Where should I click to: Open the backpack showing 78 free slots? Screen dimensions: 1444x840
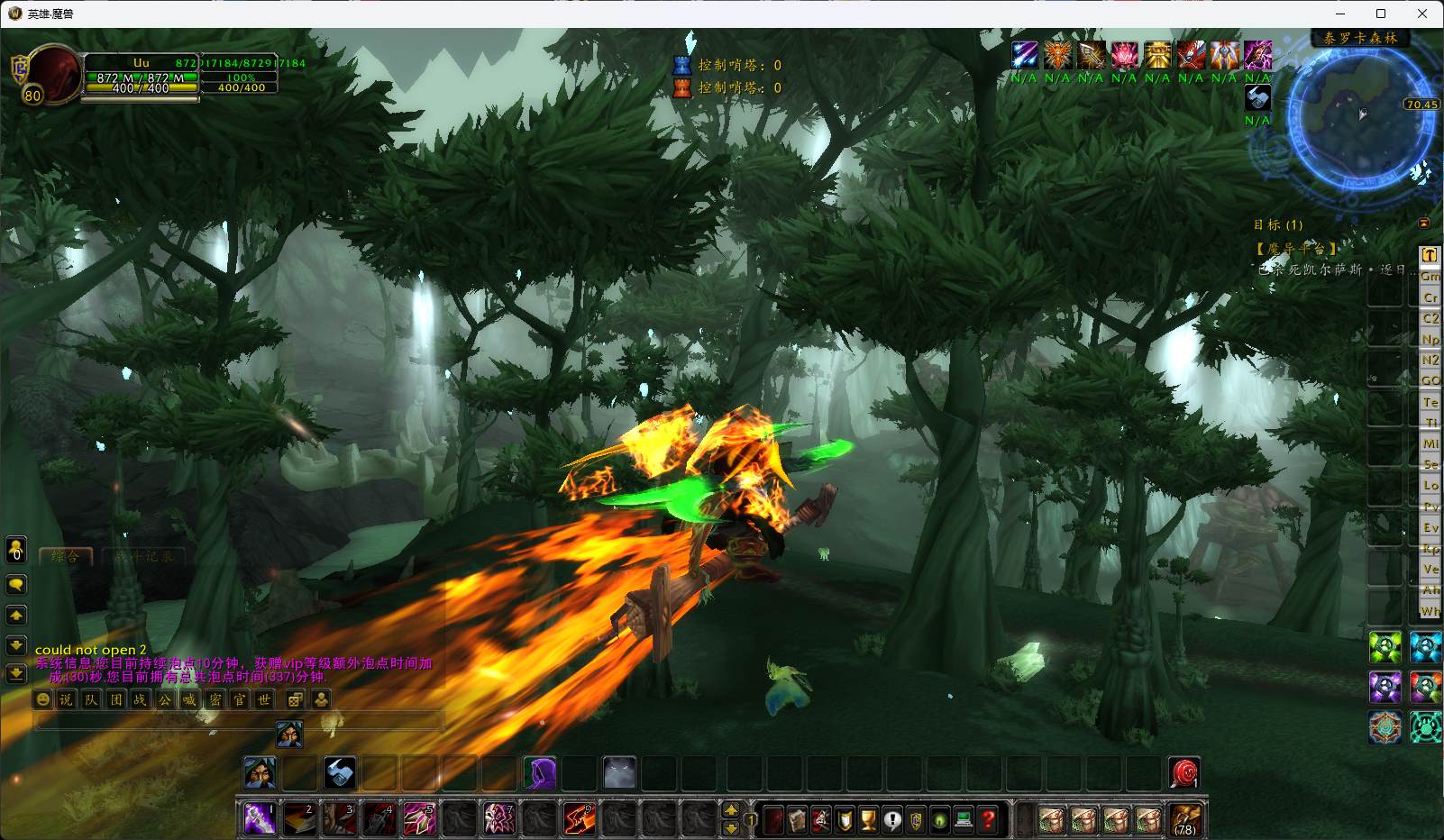[x=1185, y=819]
